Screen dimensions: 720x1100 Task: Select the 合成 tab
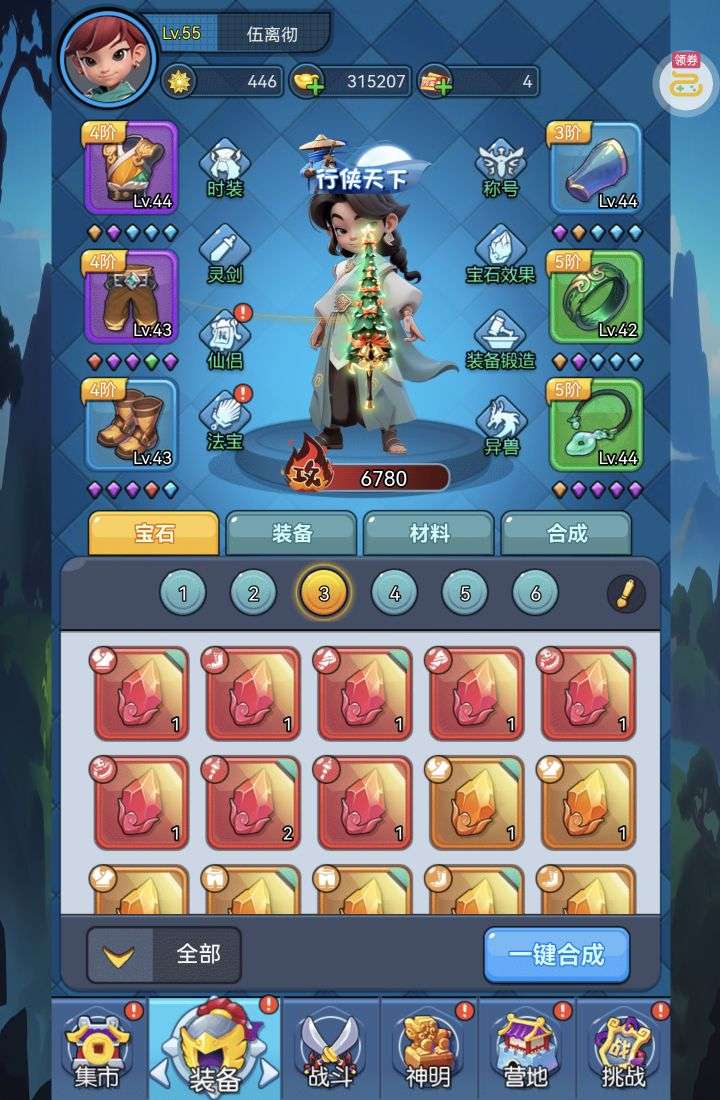tap(566, 533)
